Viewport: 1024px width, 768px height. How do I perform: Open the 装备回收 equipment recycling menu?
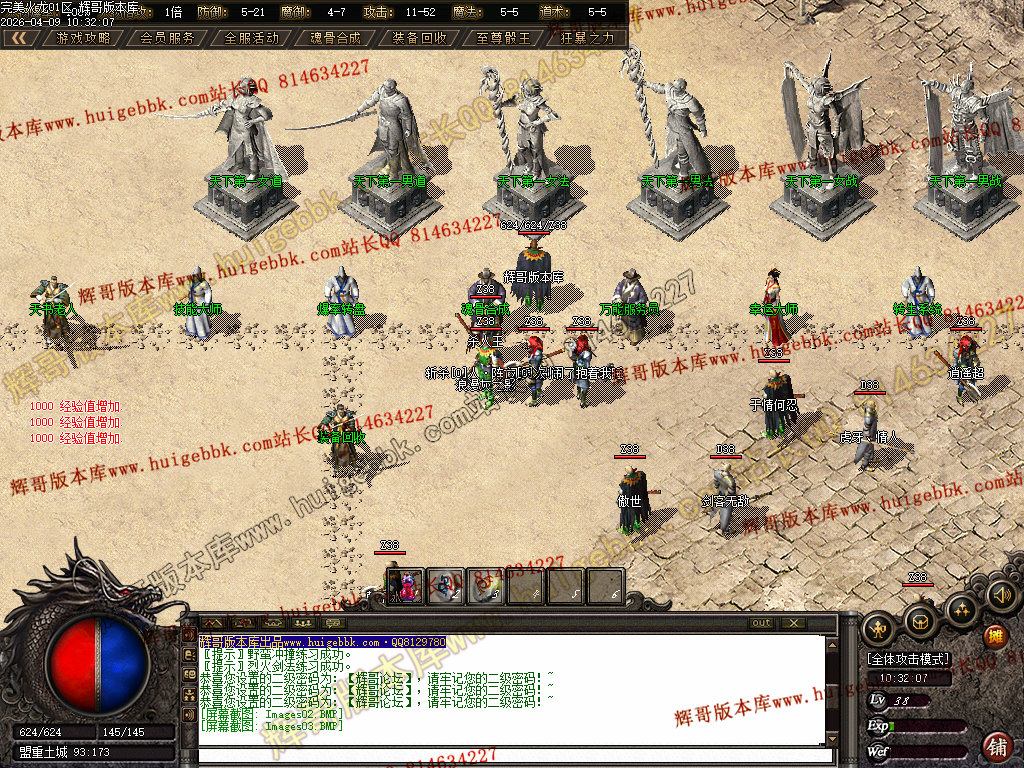(420, 38)
